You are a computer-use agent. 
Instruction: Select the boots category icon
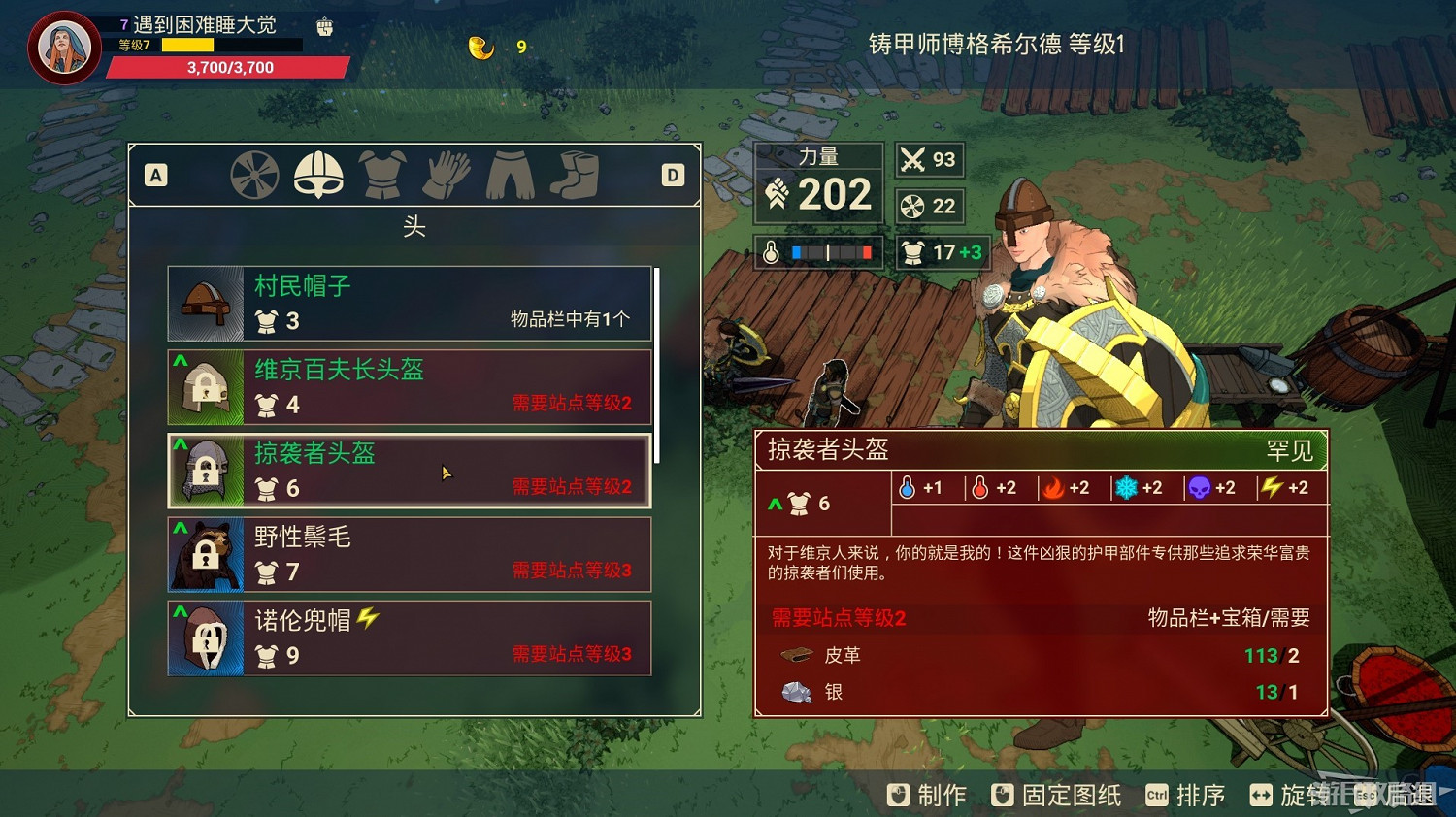click(x=575, y=175)
